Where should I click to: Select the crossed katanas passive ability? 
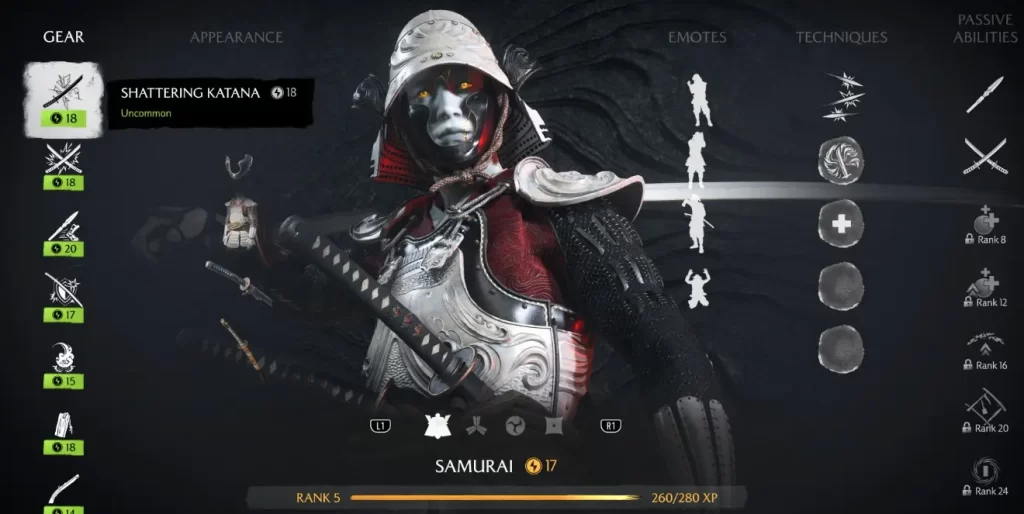click(x=985, y=158)
